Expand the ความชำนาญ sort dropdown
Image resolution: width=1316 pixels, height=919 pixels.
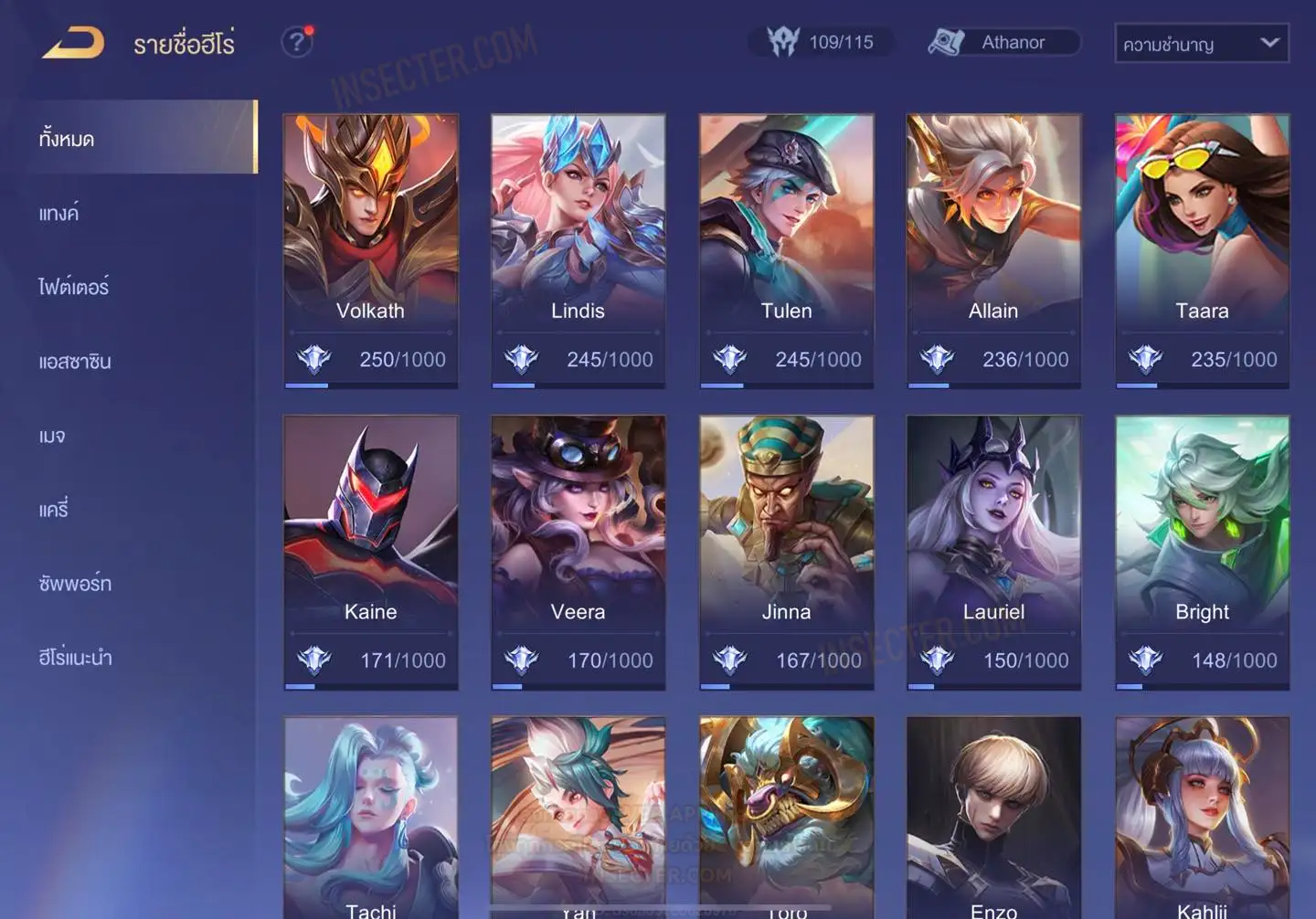[x=1201, y=44]
